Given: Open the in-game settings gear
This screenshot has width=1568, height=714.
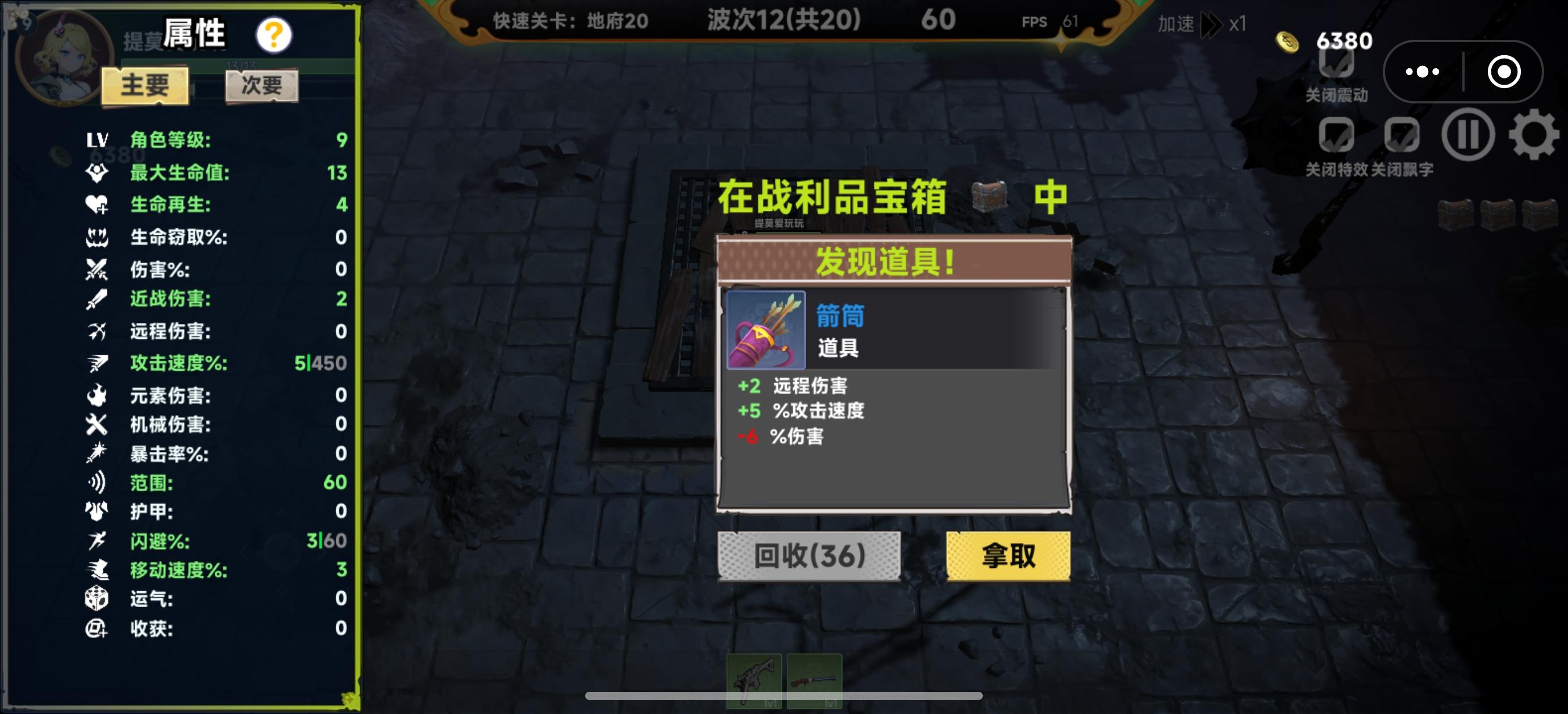Looking at the screenshot, I should (1533, 135).
